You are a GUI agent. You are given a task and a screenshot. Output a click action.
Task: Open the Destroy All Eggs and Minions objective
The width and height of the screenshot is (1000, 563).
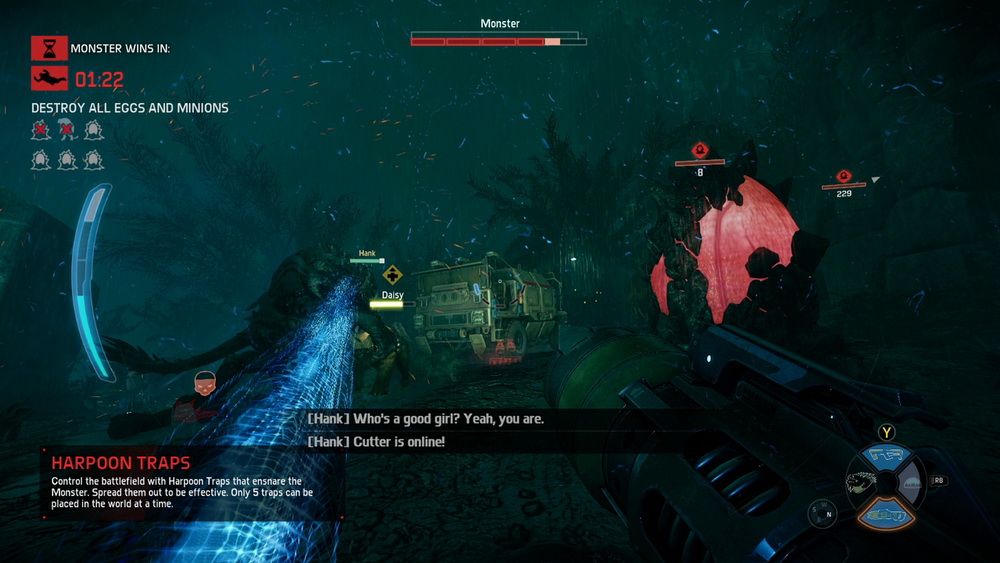click(130, 108)
